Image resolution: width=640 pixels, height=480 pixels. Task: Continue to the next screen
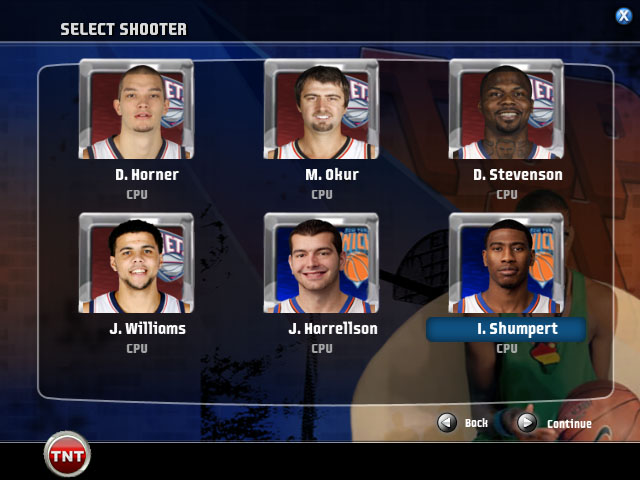coord(527,423)
